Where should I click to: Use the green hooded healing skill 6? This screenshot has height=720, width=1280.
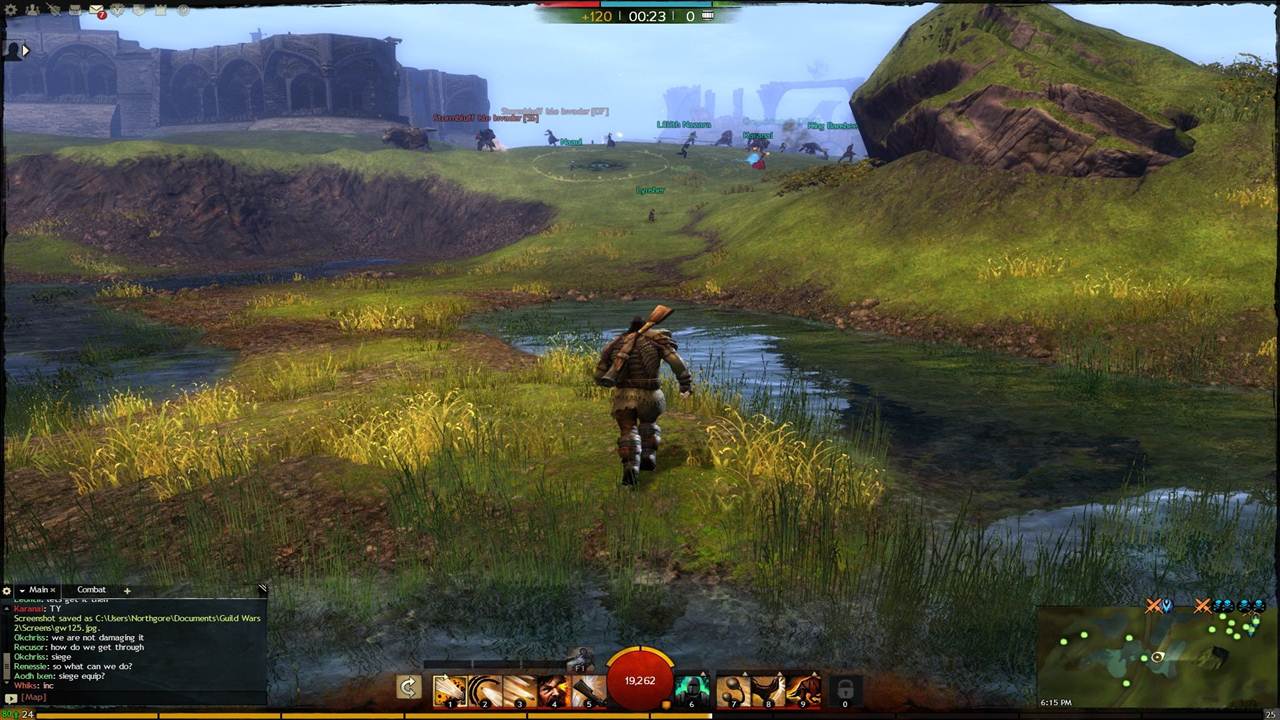[x=692, y=690]
